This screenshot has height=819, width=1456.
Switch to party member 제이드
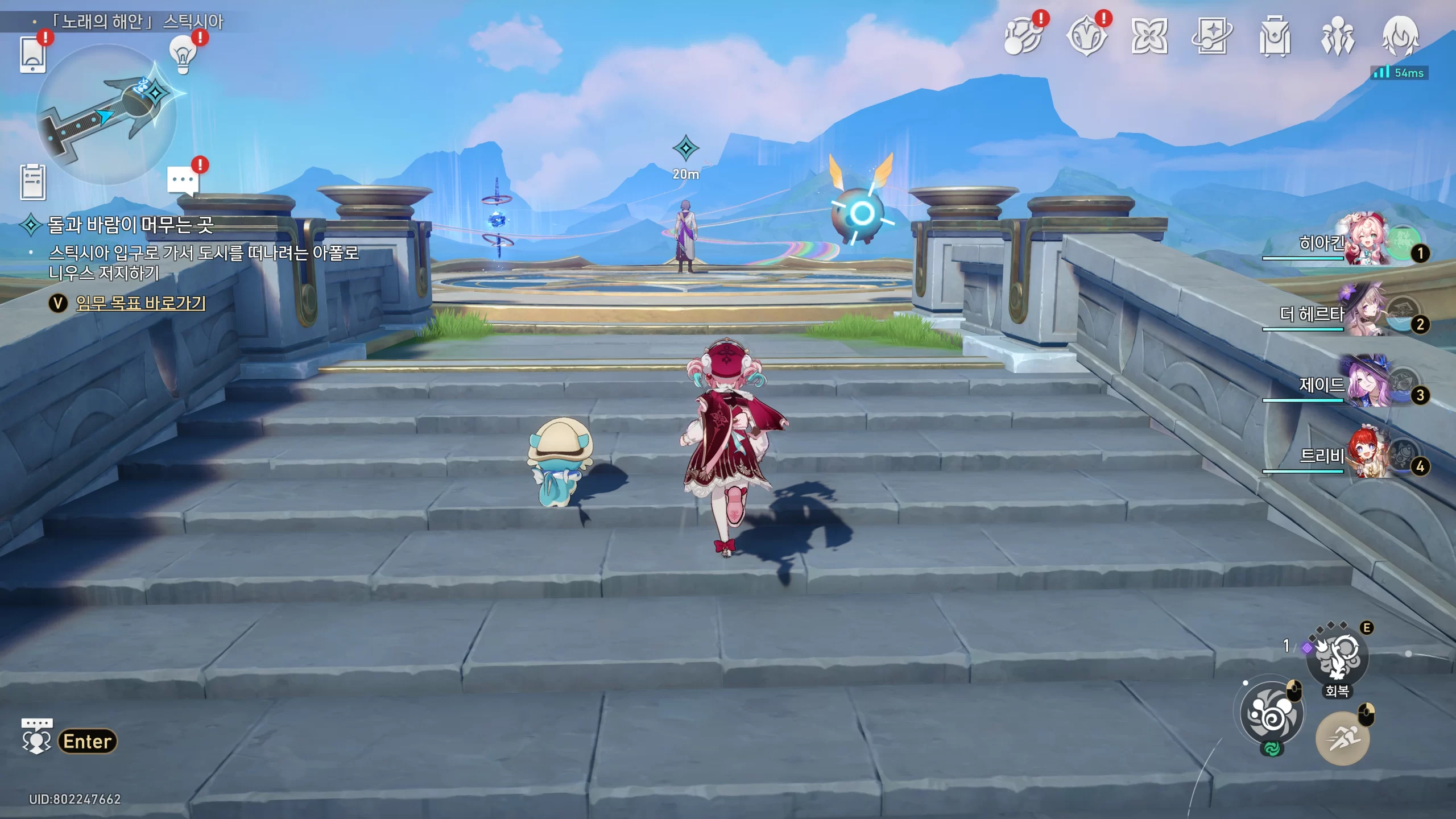point(1365,383)
